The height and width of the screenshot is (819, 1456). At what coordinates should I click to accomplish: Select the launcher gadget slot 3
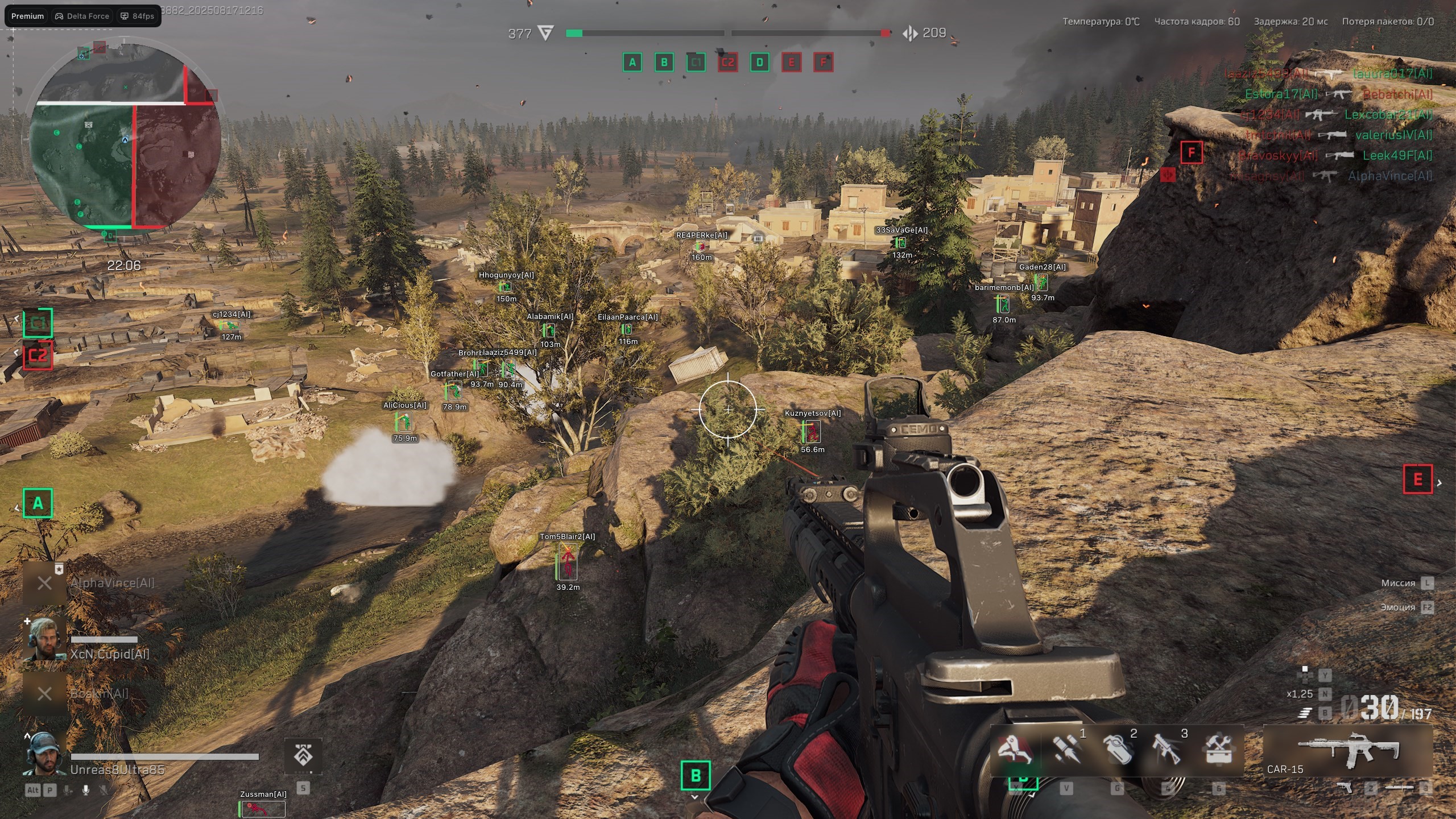(x=1167, y=749)
